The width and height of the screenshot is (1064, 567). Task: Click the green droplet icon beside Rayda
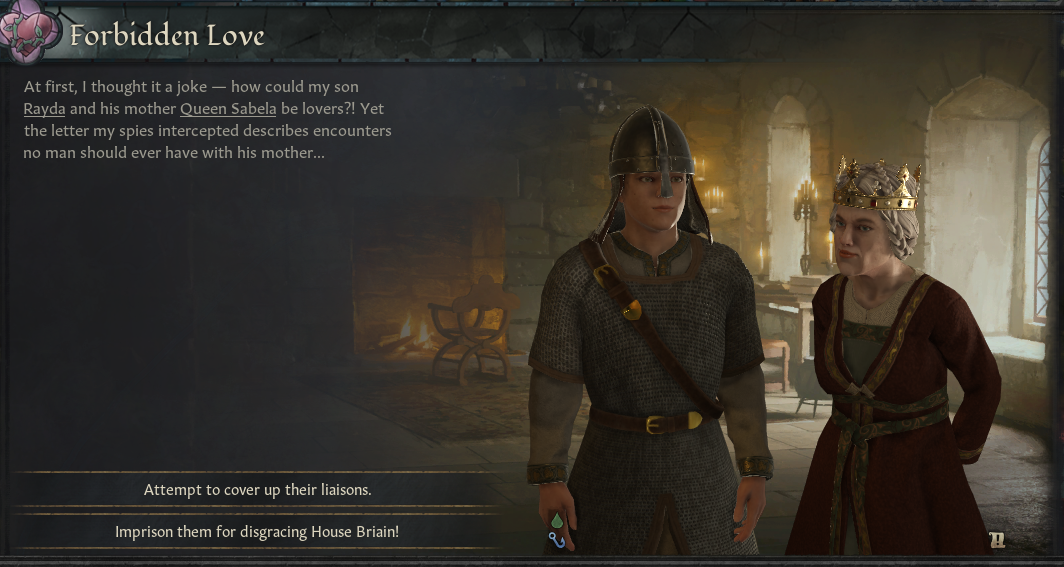point(557,521)
